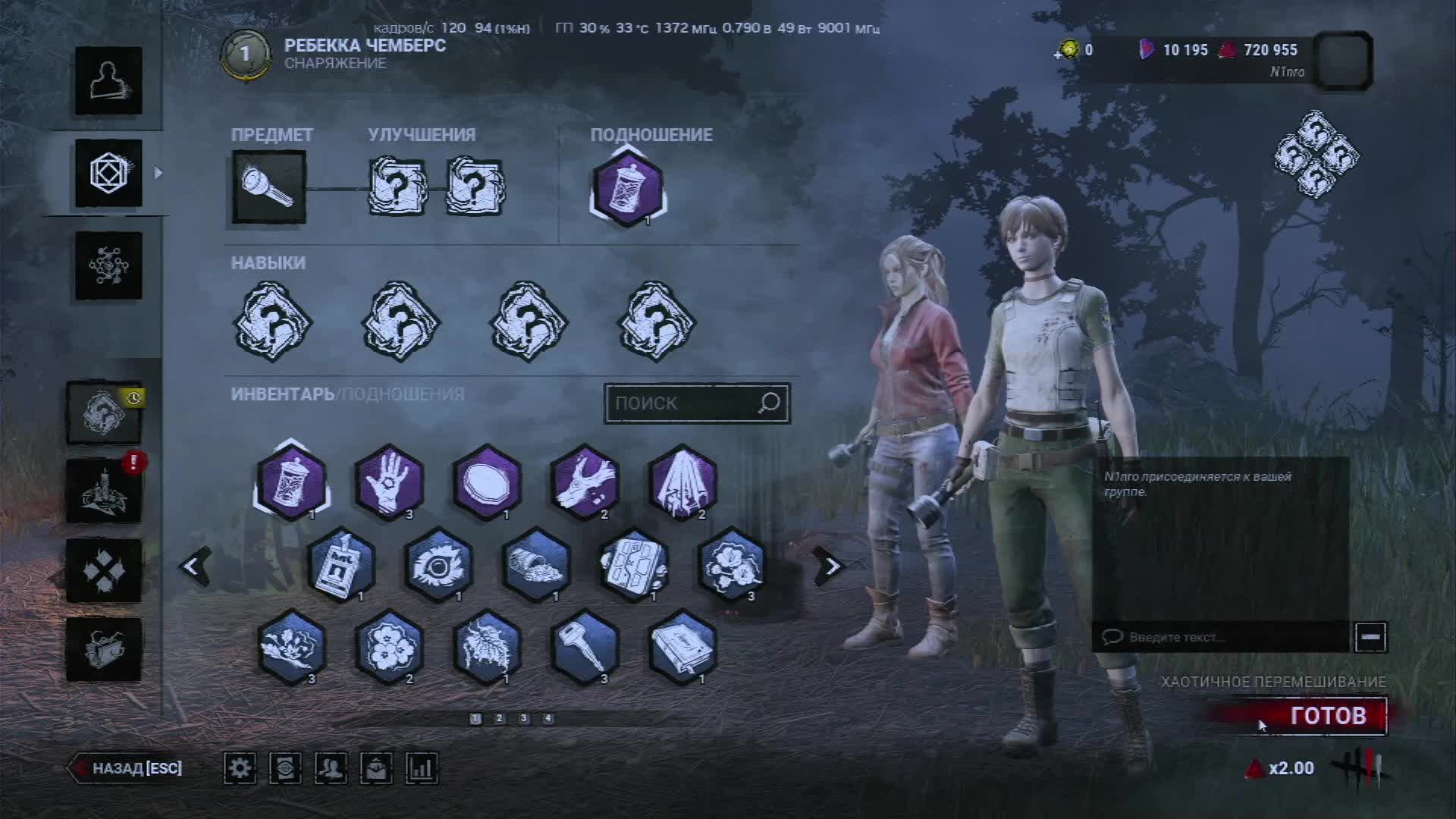The height and width of the screenshot is (819, 1456).
Task: Select the book offering in inventory
Action: [682, 648]
